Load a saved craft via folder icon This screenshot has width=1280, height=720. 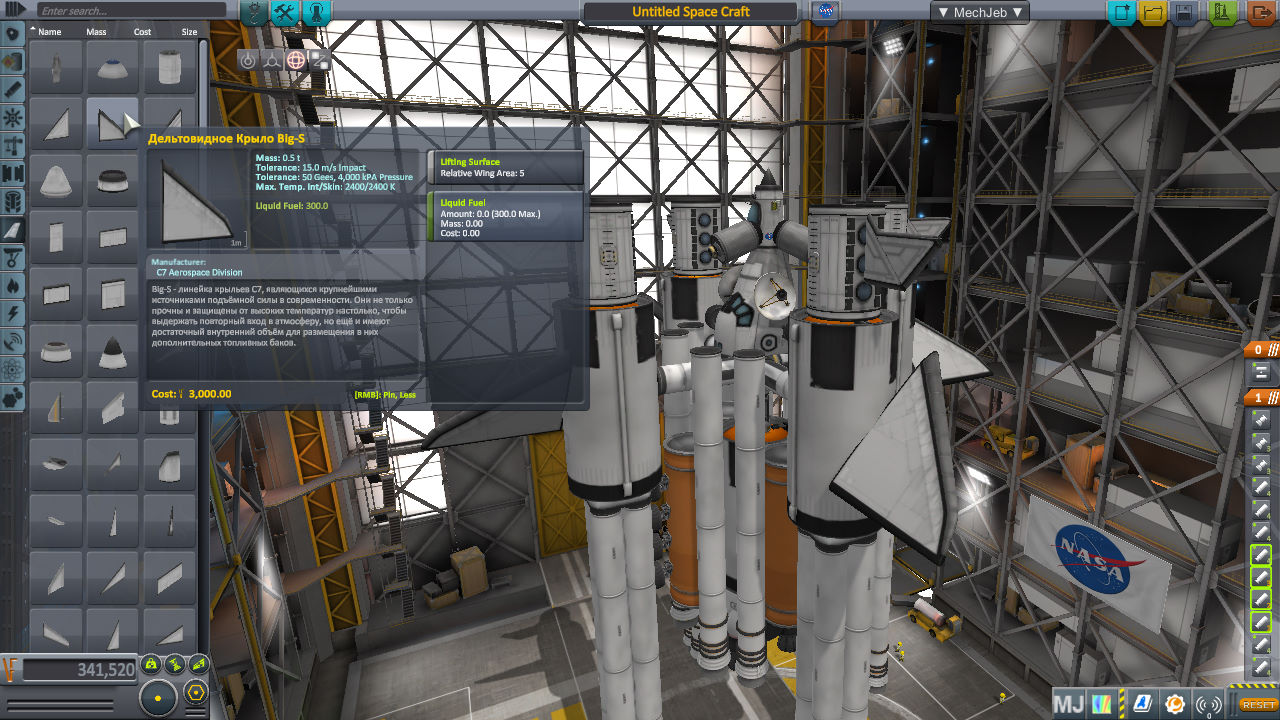point(1153,13)
